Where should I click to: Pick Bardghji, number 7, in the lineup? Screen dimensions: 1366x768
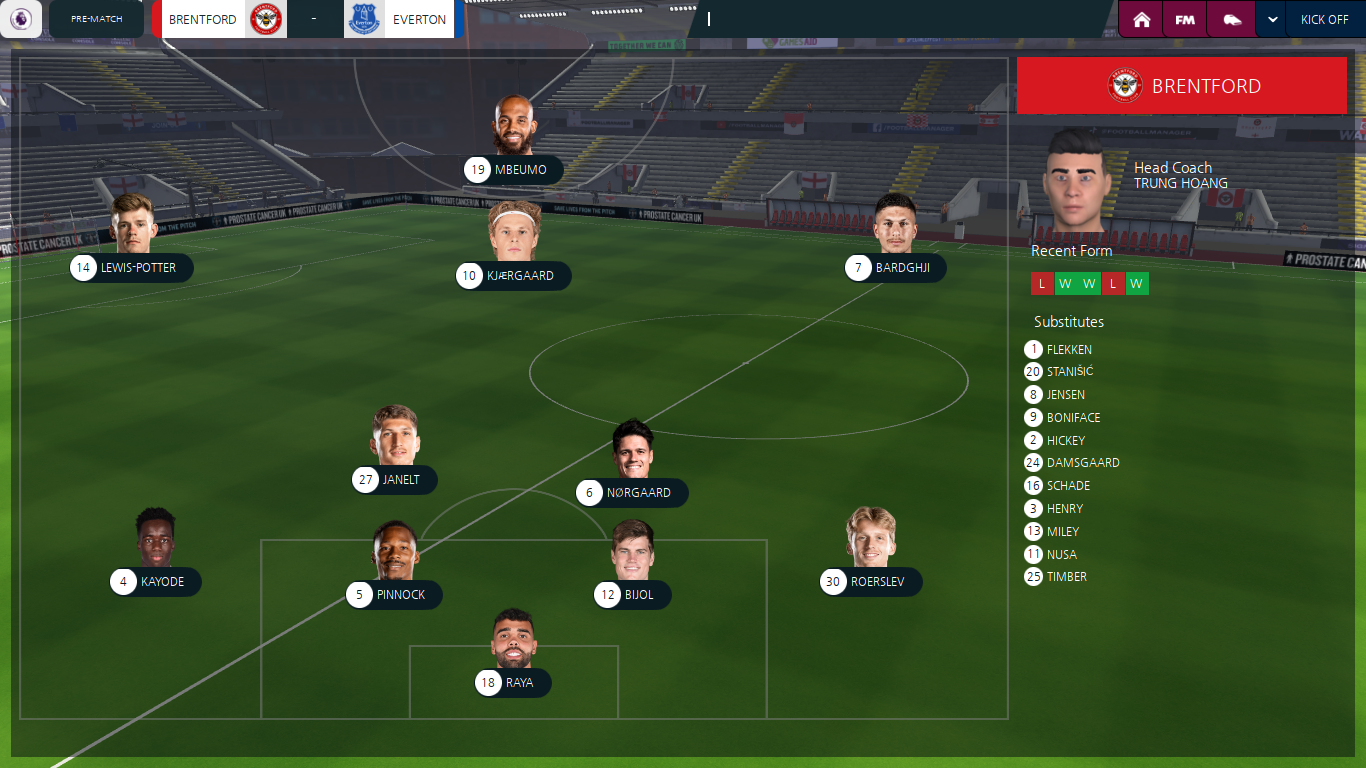(895, 268)
